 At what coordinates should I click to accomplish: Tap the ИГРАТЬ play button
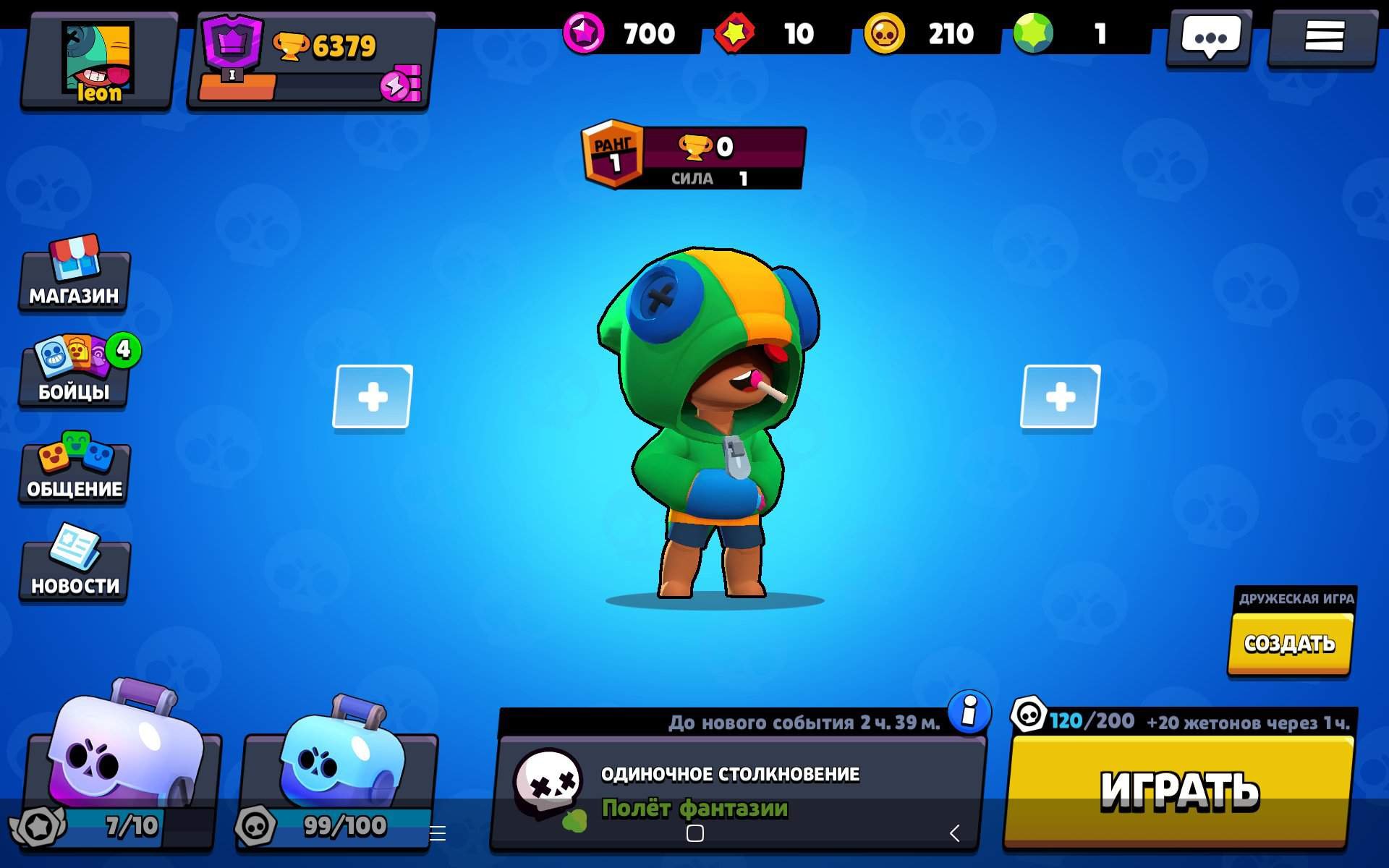(x=1179, y=790)
